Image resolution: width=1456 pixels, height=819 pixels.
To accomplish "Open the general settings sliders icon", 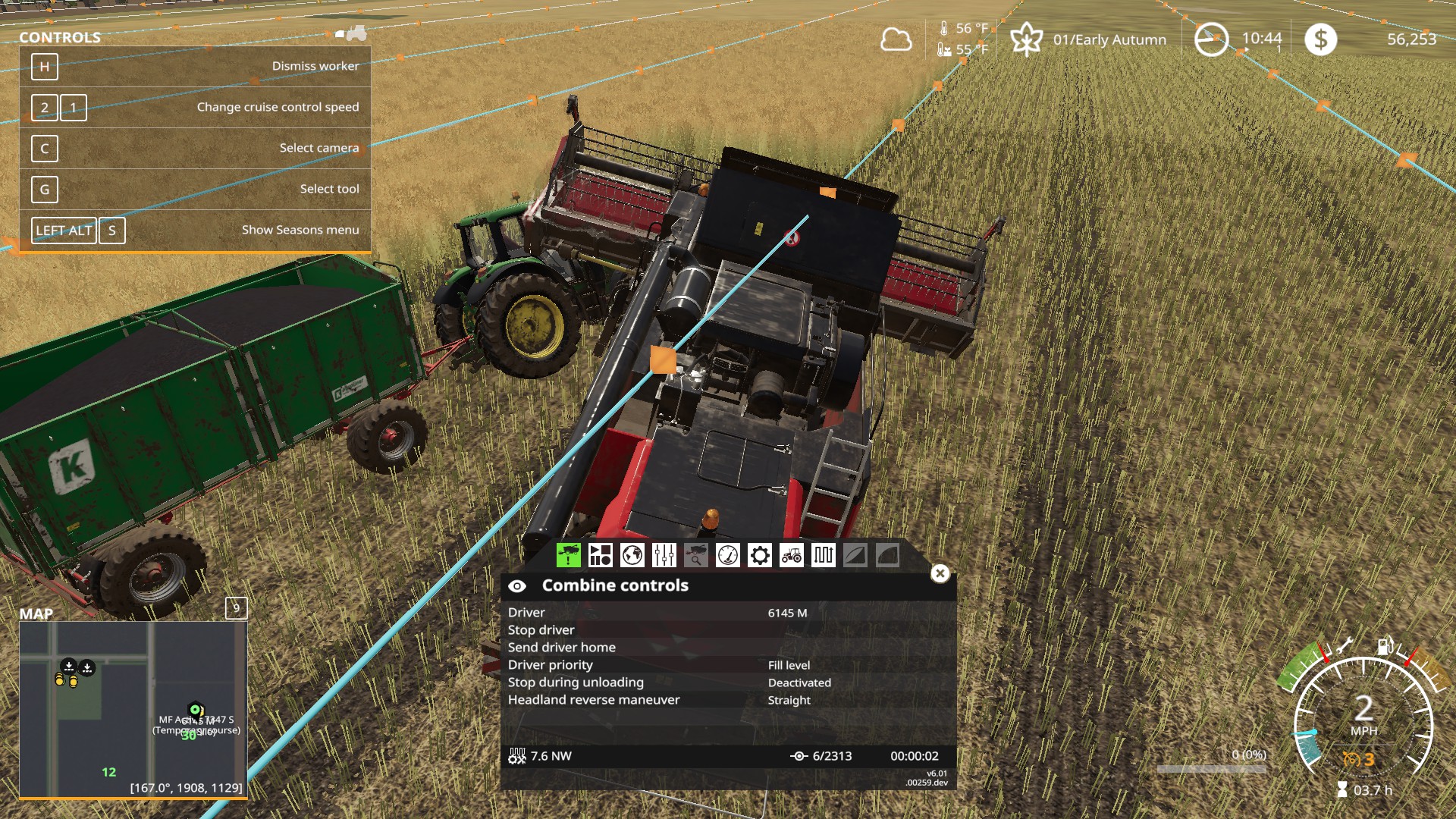I will (x=664, y=556).
